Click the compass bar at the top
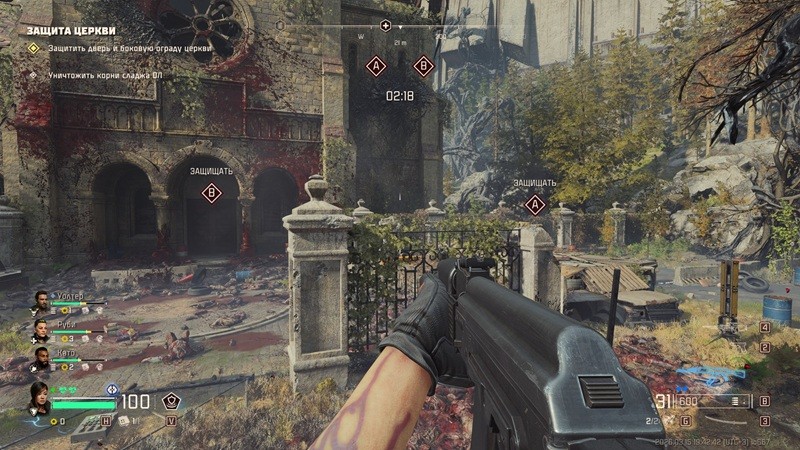Viewport: 800px width, 450px height. click(430, 25)
